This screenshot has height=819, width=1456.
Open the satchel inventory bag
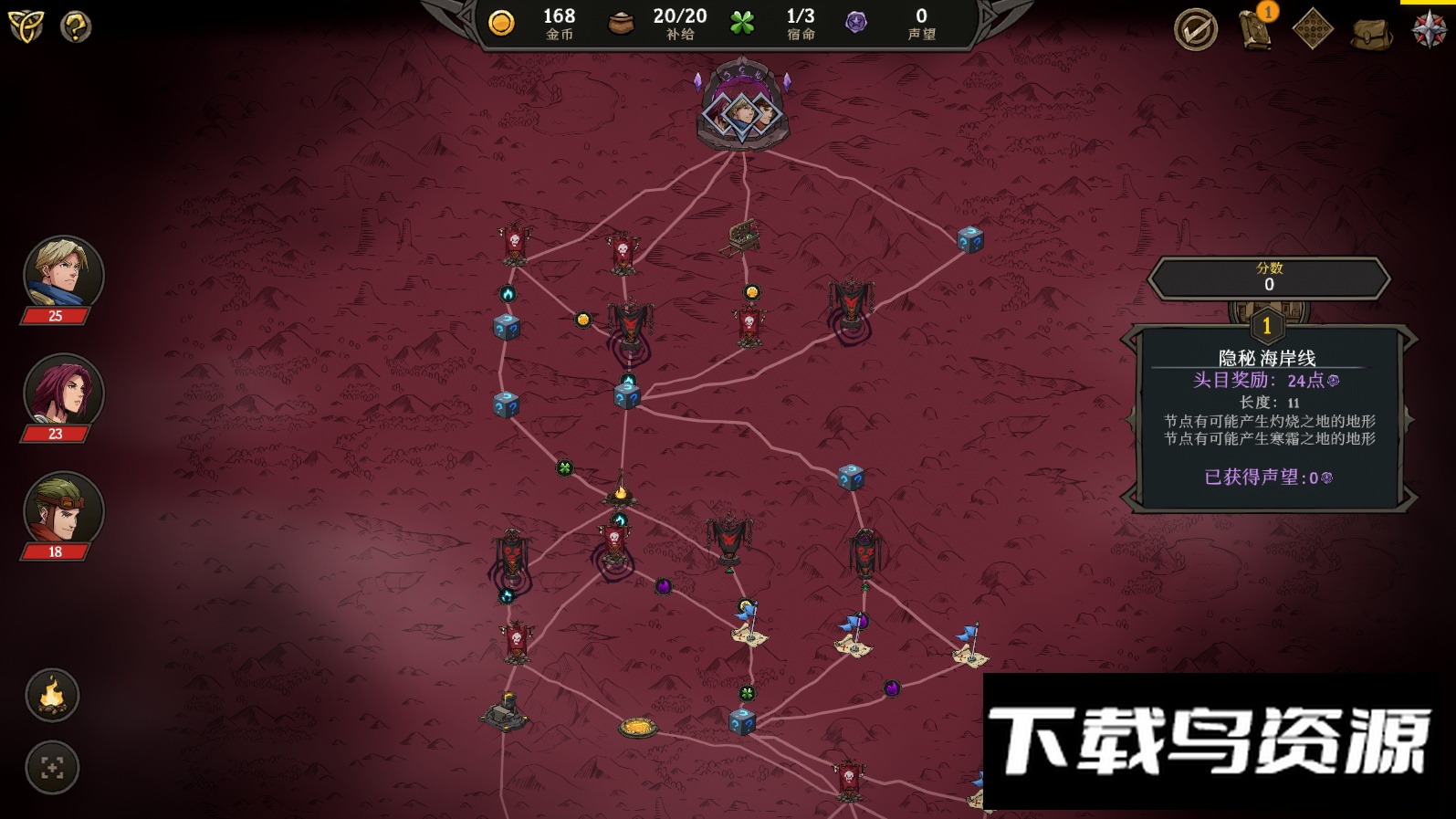[1371, 33]
